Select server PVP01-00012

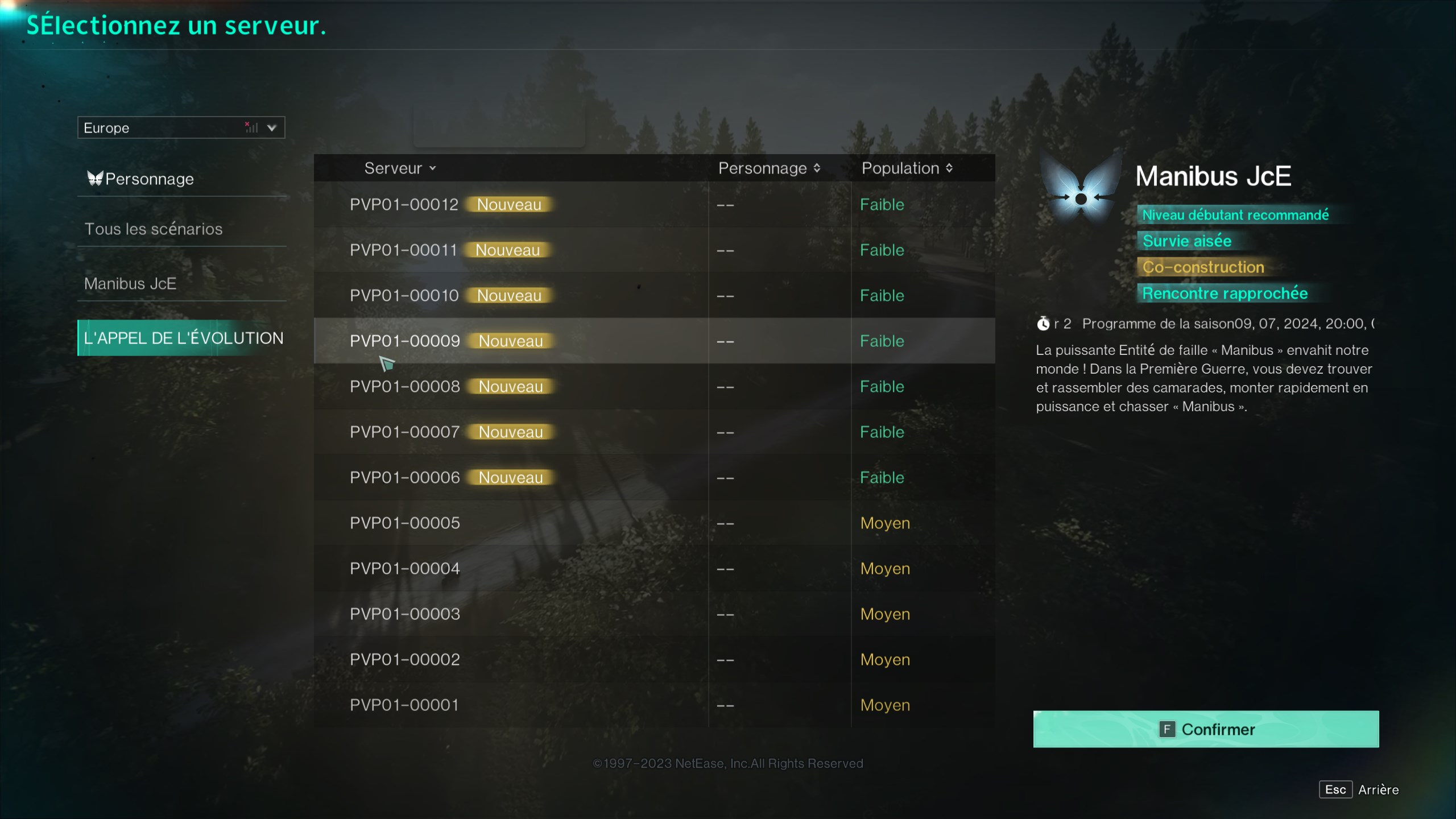pyautogui.click(x=405, y=204)
